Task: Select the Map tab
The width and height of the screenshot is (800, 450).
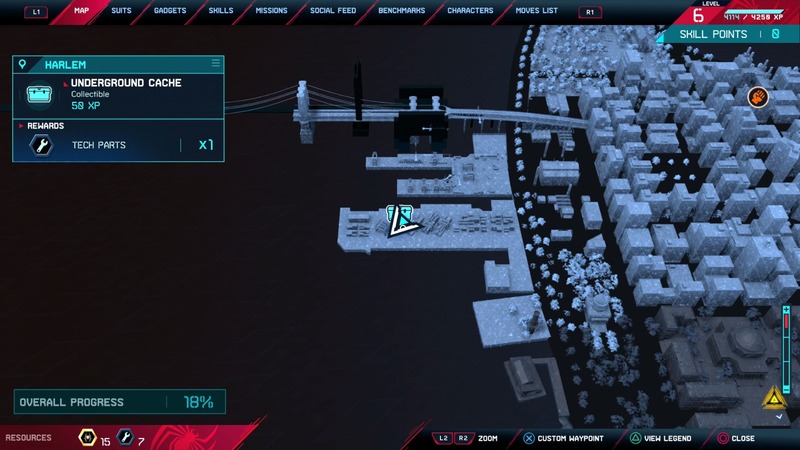Action: [82, 11]
